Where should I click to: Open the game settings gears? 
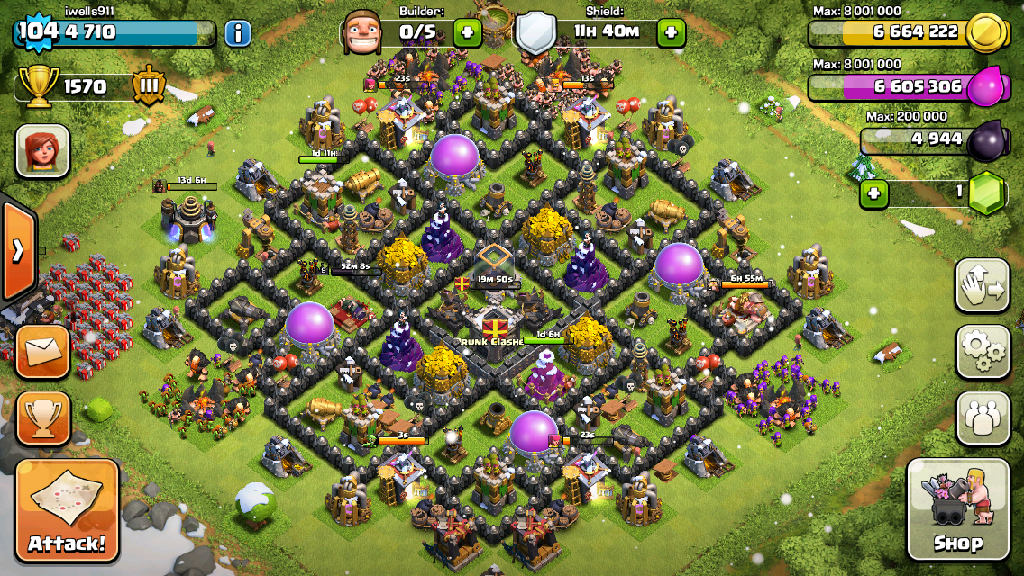pos(982,351)
